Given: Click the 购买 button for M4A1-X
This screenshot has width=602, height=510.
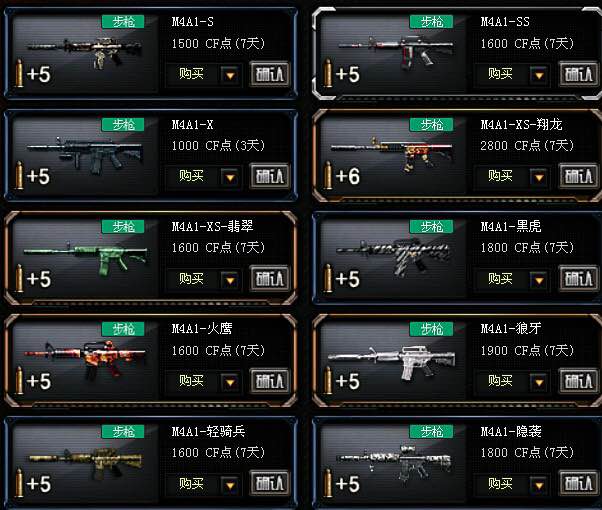Looking at the screenshot, I should coord(192,176).
